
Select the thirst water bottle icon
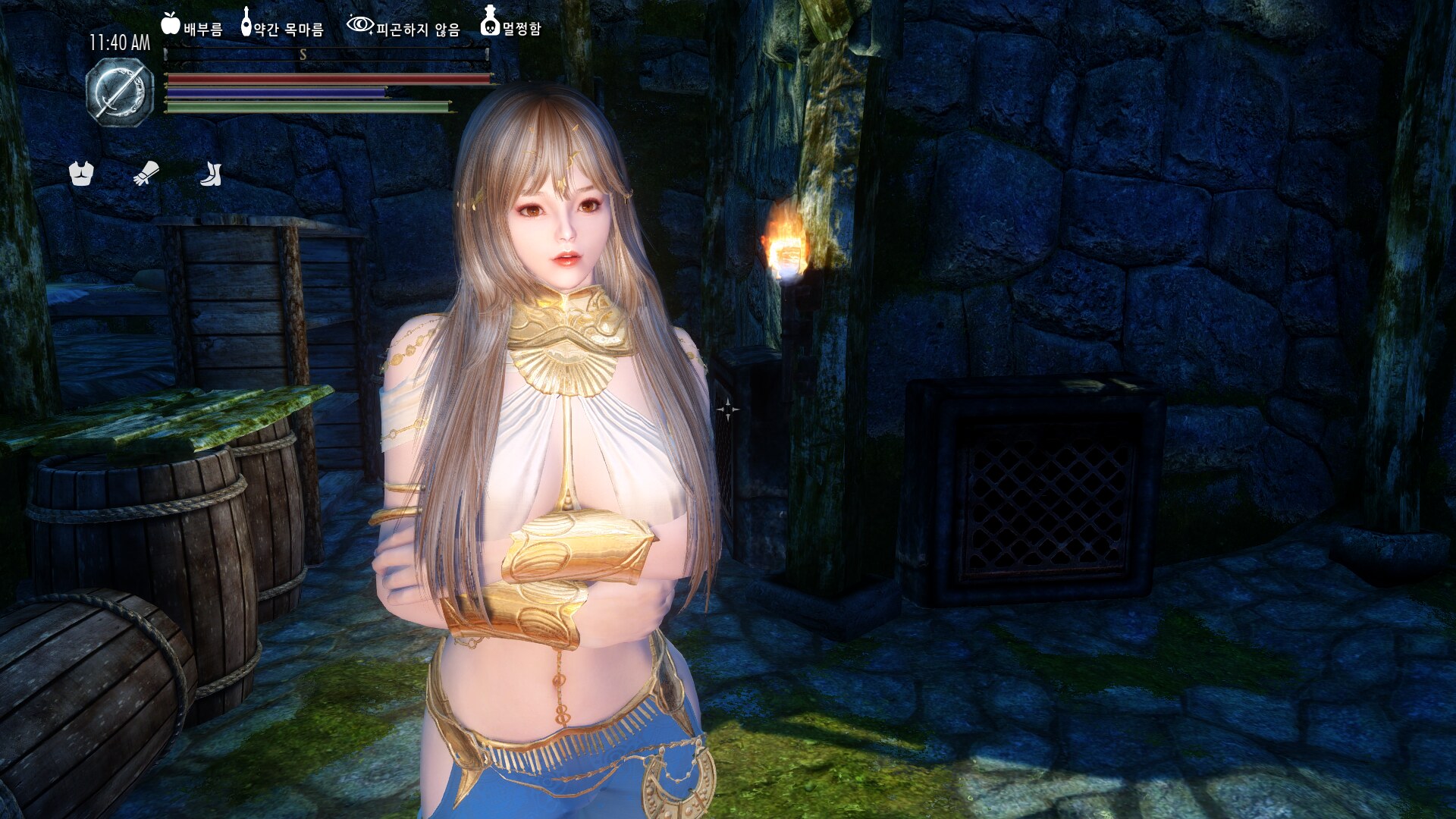click(x=246, y=23)
